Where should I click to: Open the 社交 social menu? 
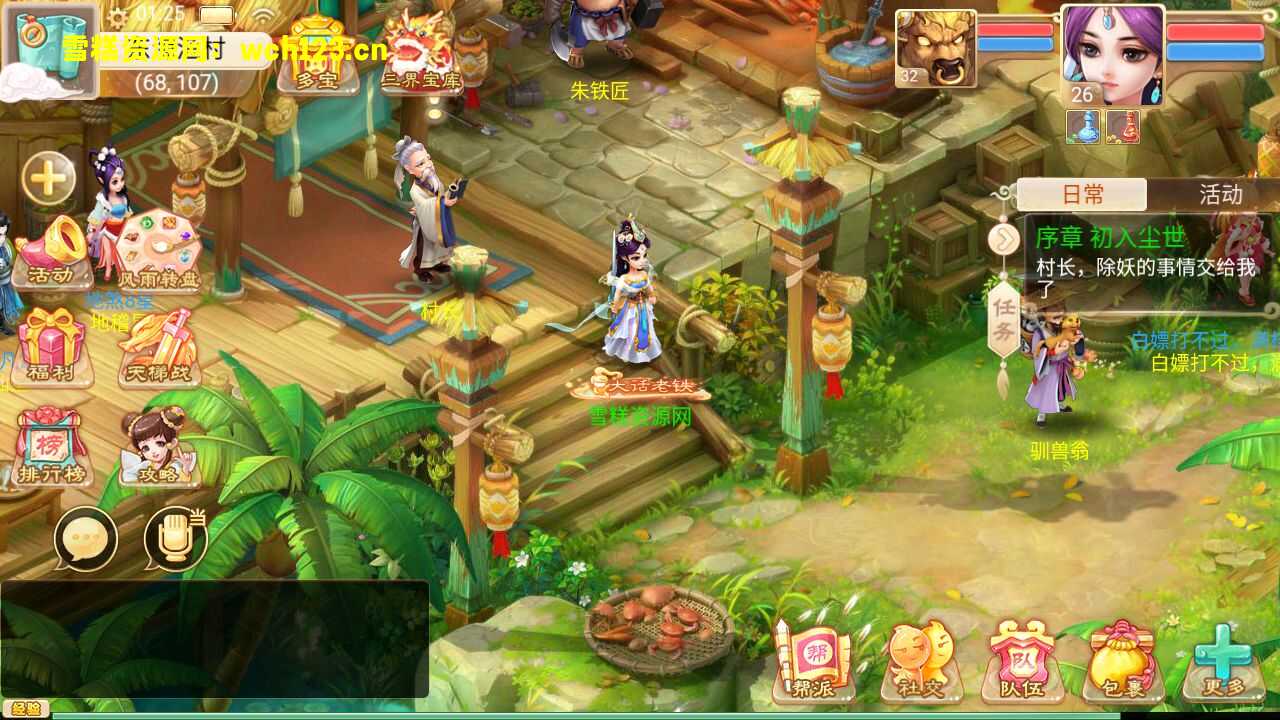click(920, 660)
